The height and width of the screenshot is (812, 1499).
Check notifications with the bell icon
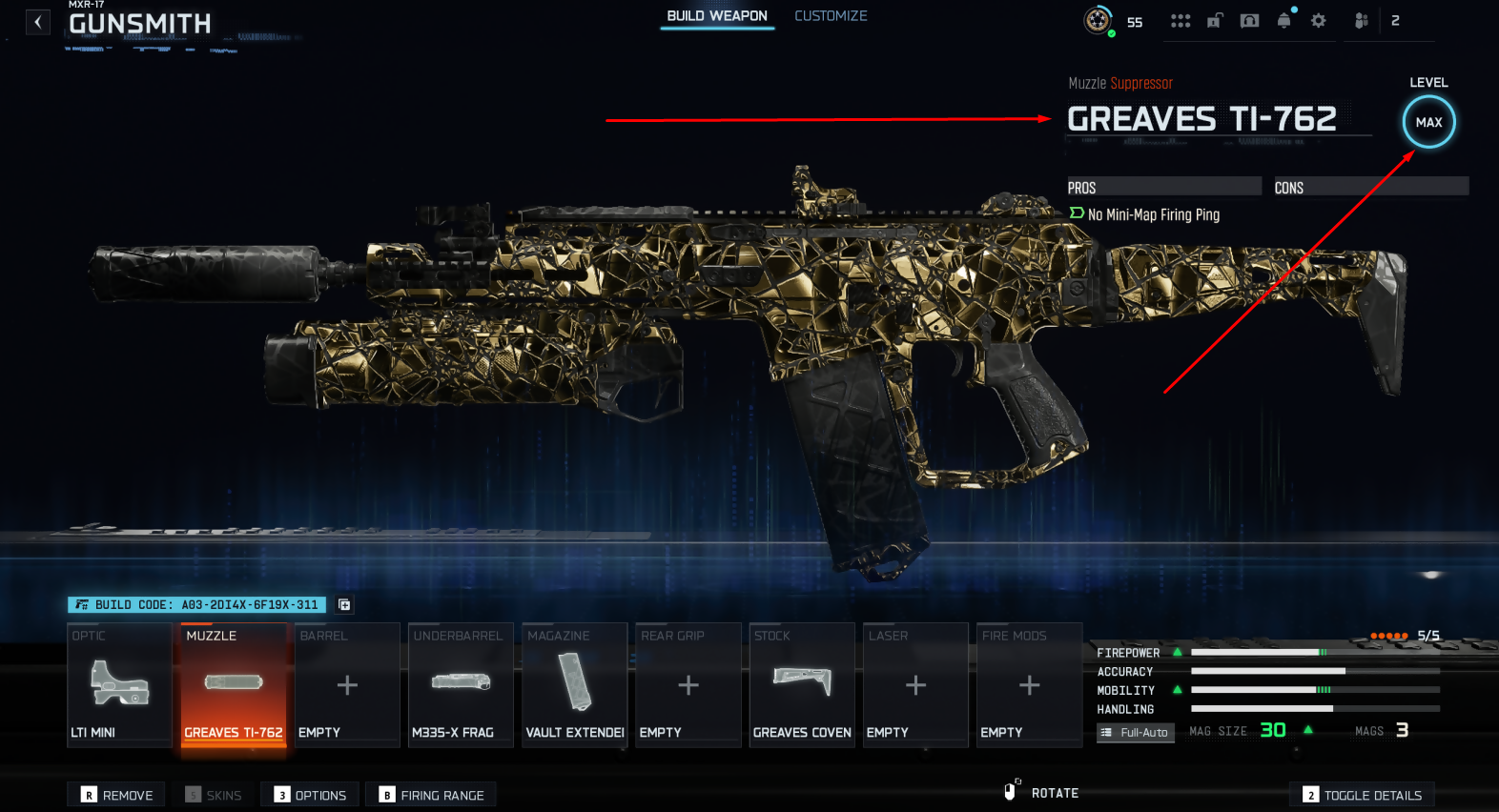point(1283,21)
